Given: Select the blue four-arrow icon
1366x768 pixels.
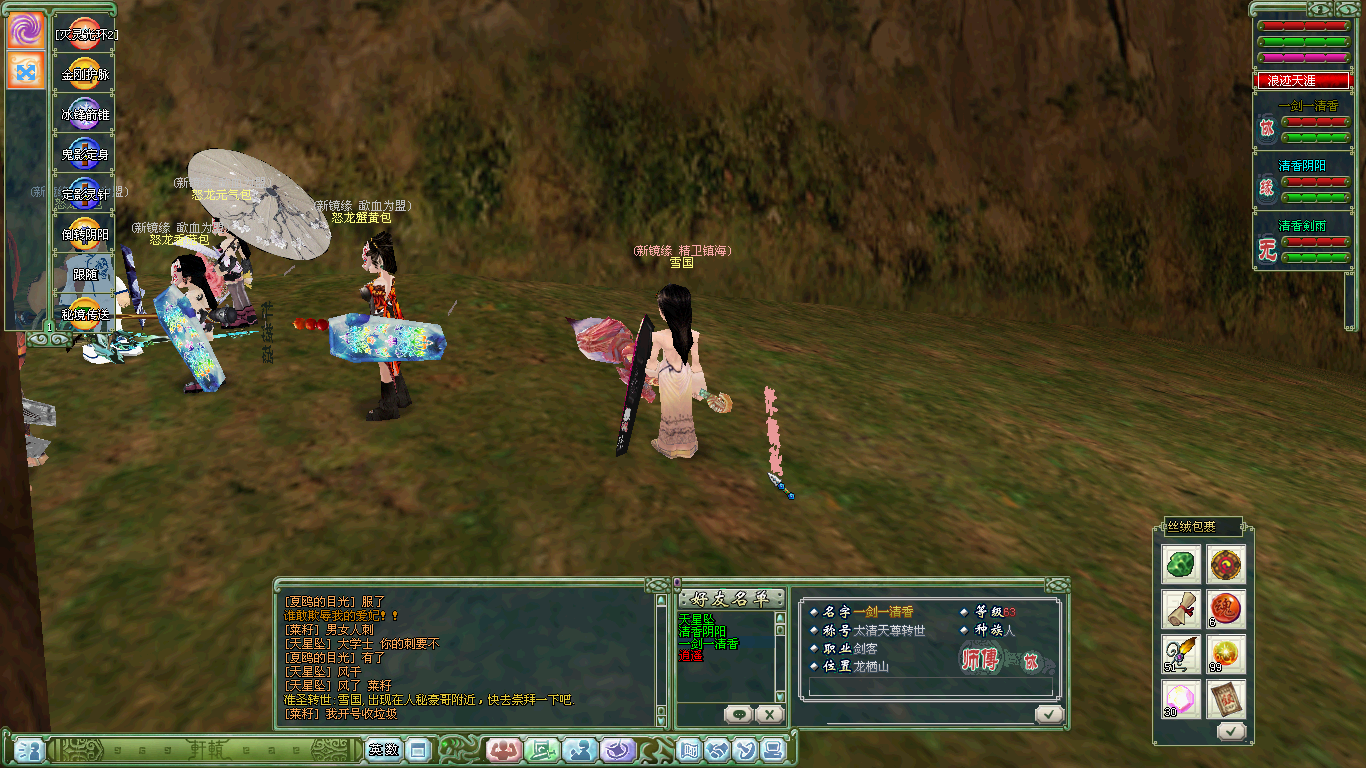Looking at the screenshot, I should point(26,71).
